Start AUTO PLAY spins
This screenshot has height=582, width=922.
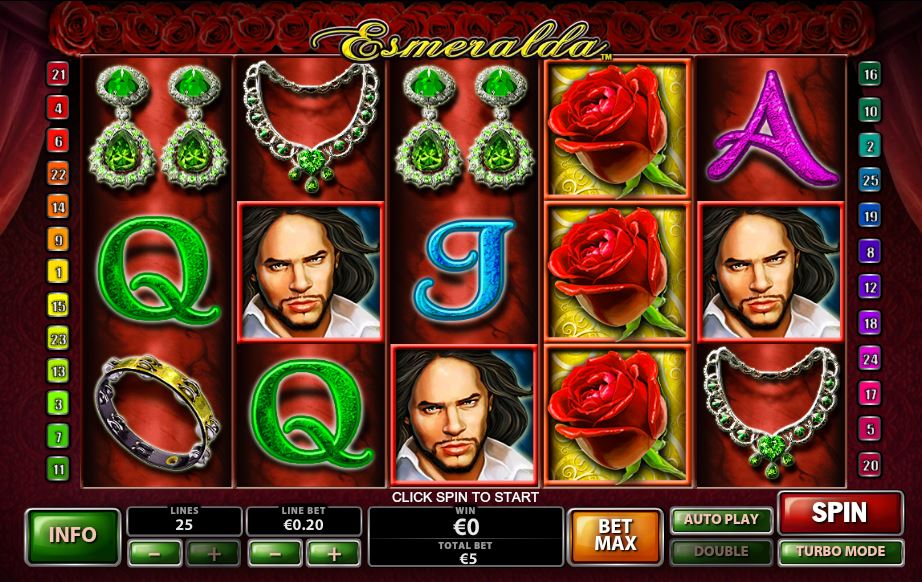(x=722, y=520)
